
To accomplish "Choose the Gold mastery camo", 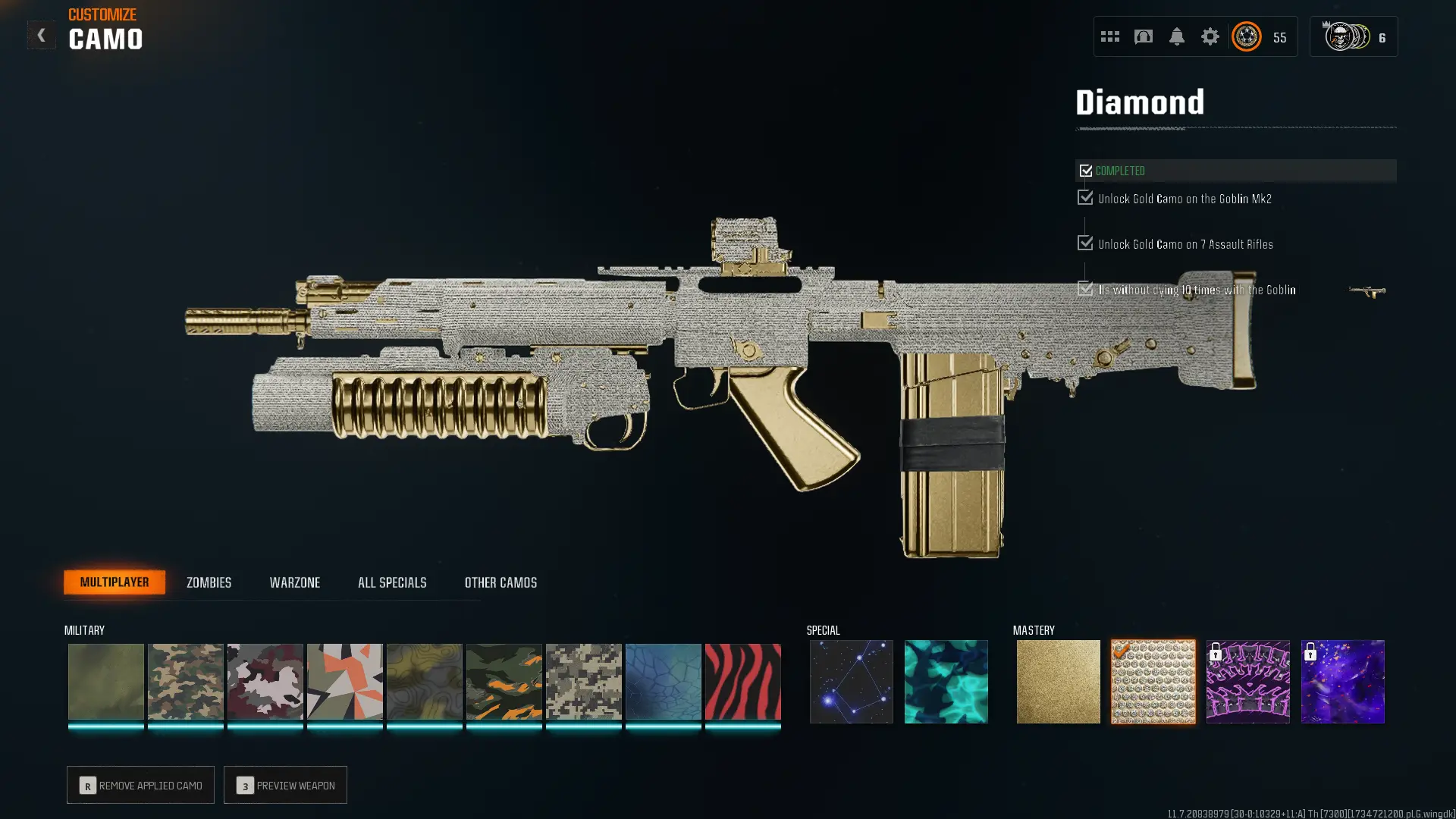I will coord(1058,681).
